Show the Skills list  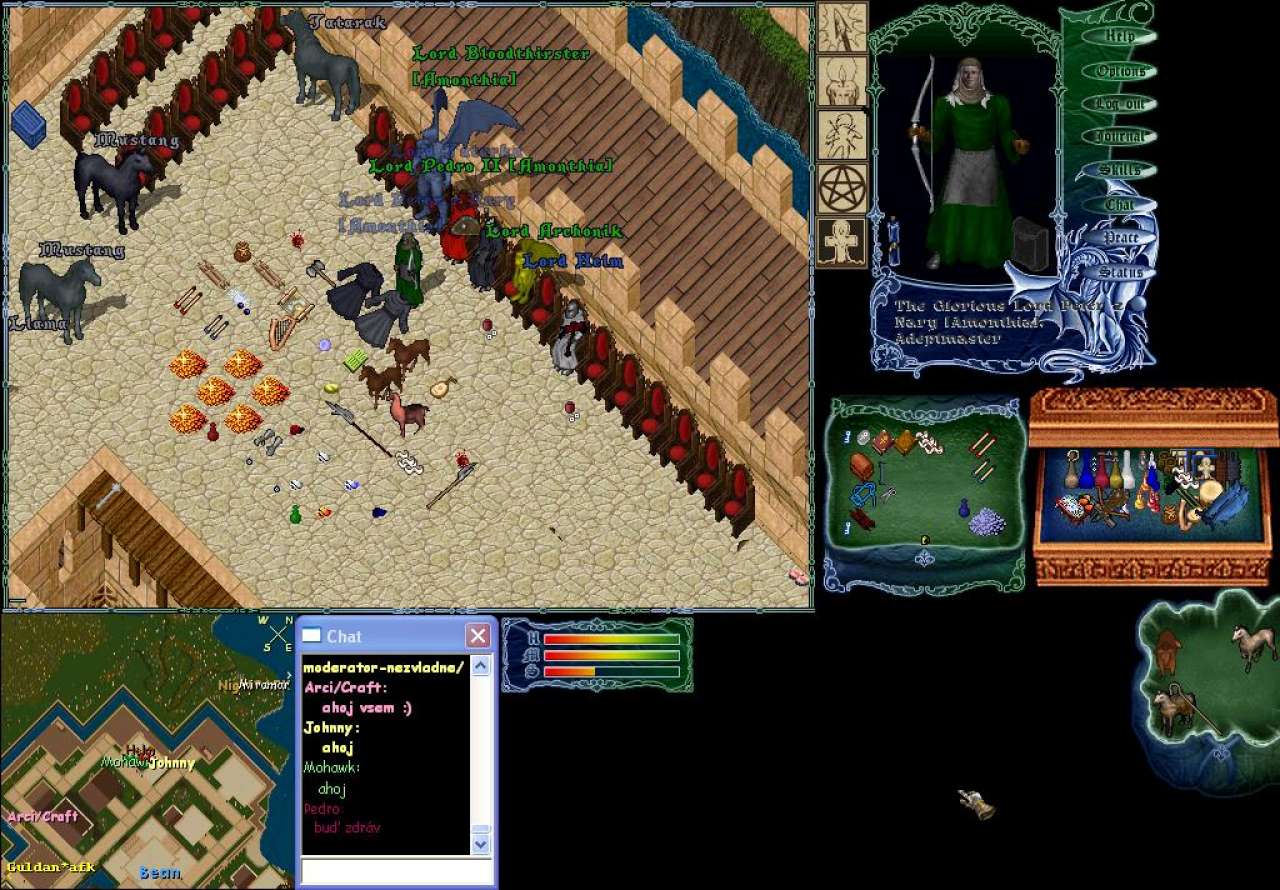coord(1120,170)
